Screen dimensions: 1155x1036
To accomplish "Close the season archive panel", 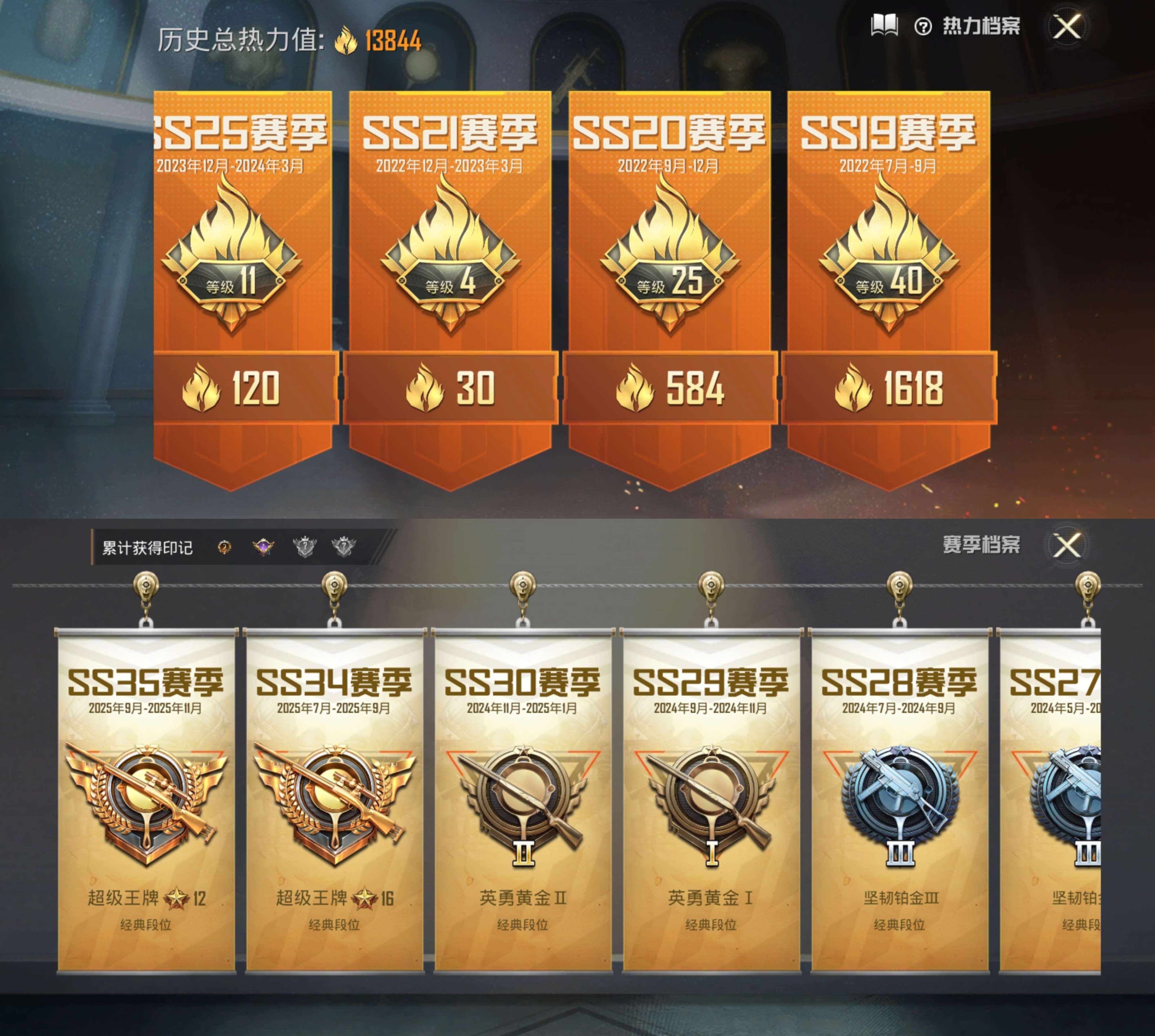I will tap(1066, 545).
